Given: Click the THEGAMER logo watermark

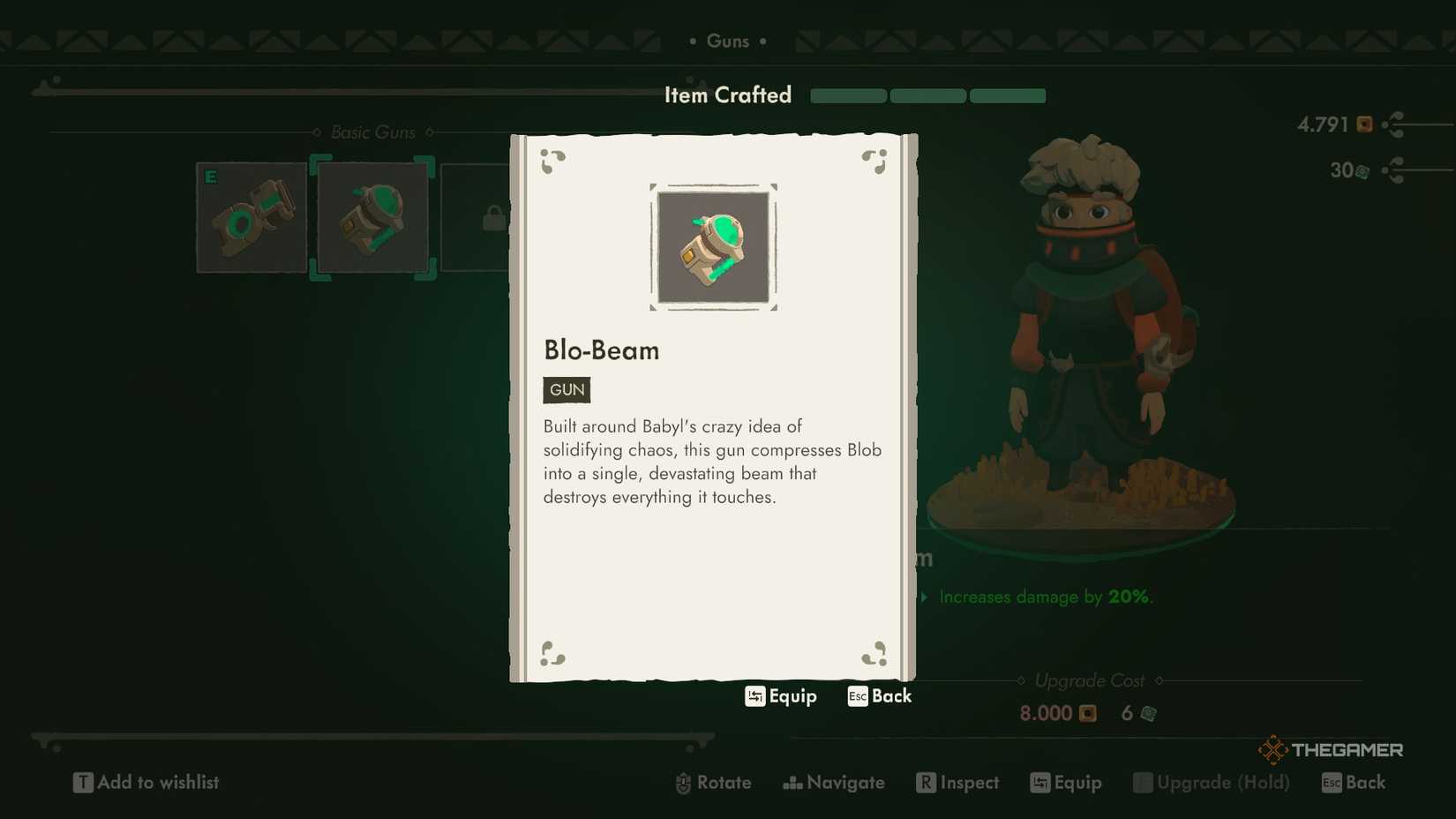Looking at the screenshot, I should [x=1331, y=749].
